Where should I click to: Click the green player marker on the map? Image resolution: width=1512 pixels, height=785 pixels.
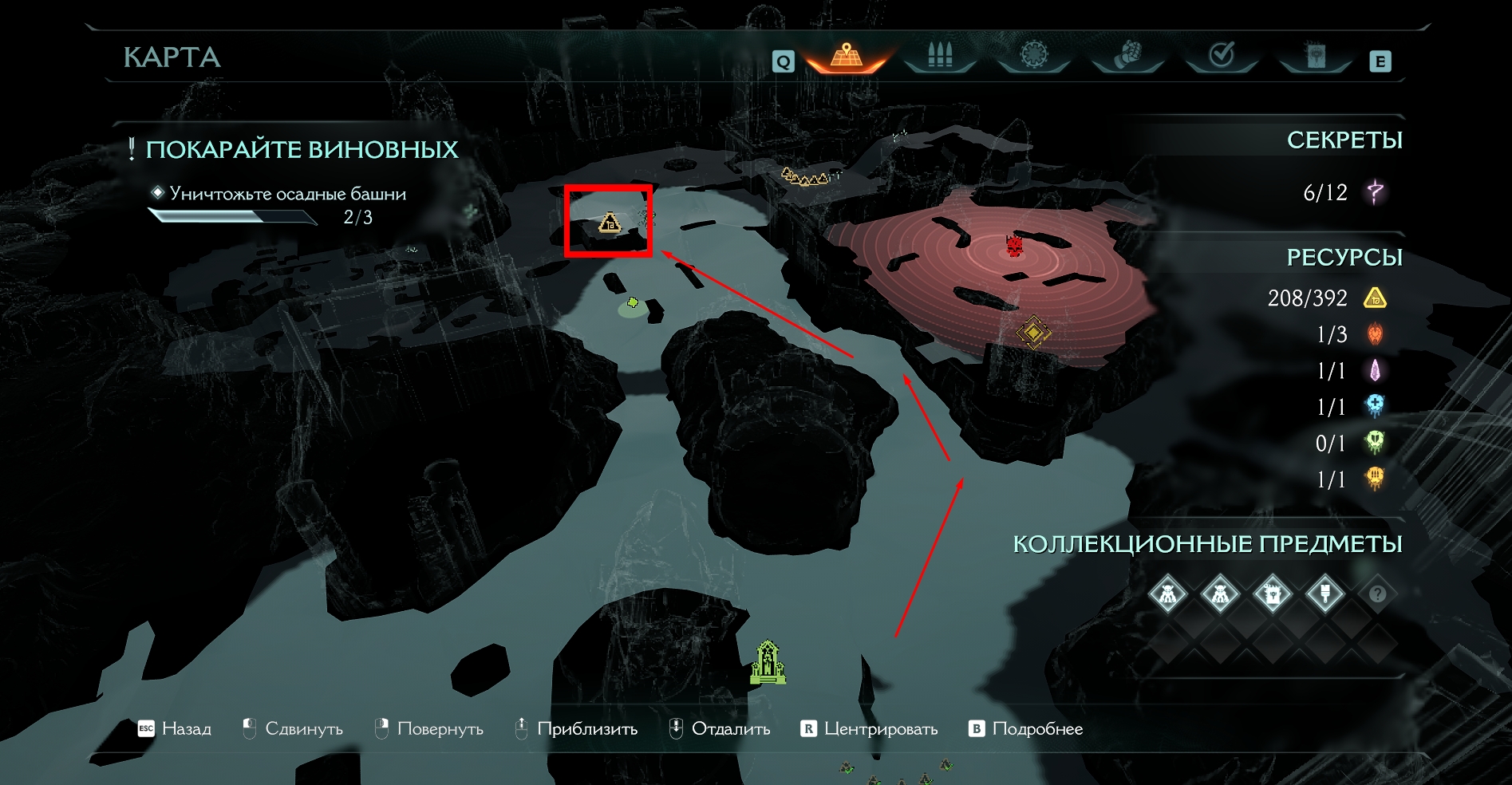pos(633,302)
